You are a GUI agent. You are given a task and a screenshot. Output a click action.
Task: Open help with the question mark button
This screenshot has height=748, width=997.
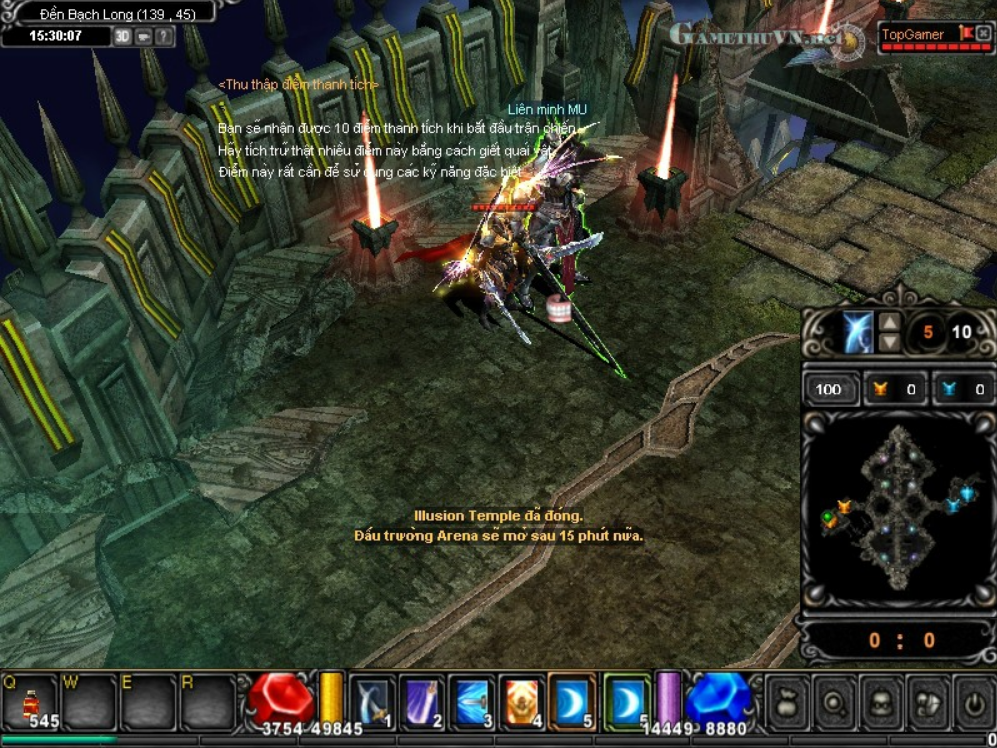tap(163, 36)
